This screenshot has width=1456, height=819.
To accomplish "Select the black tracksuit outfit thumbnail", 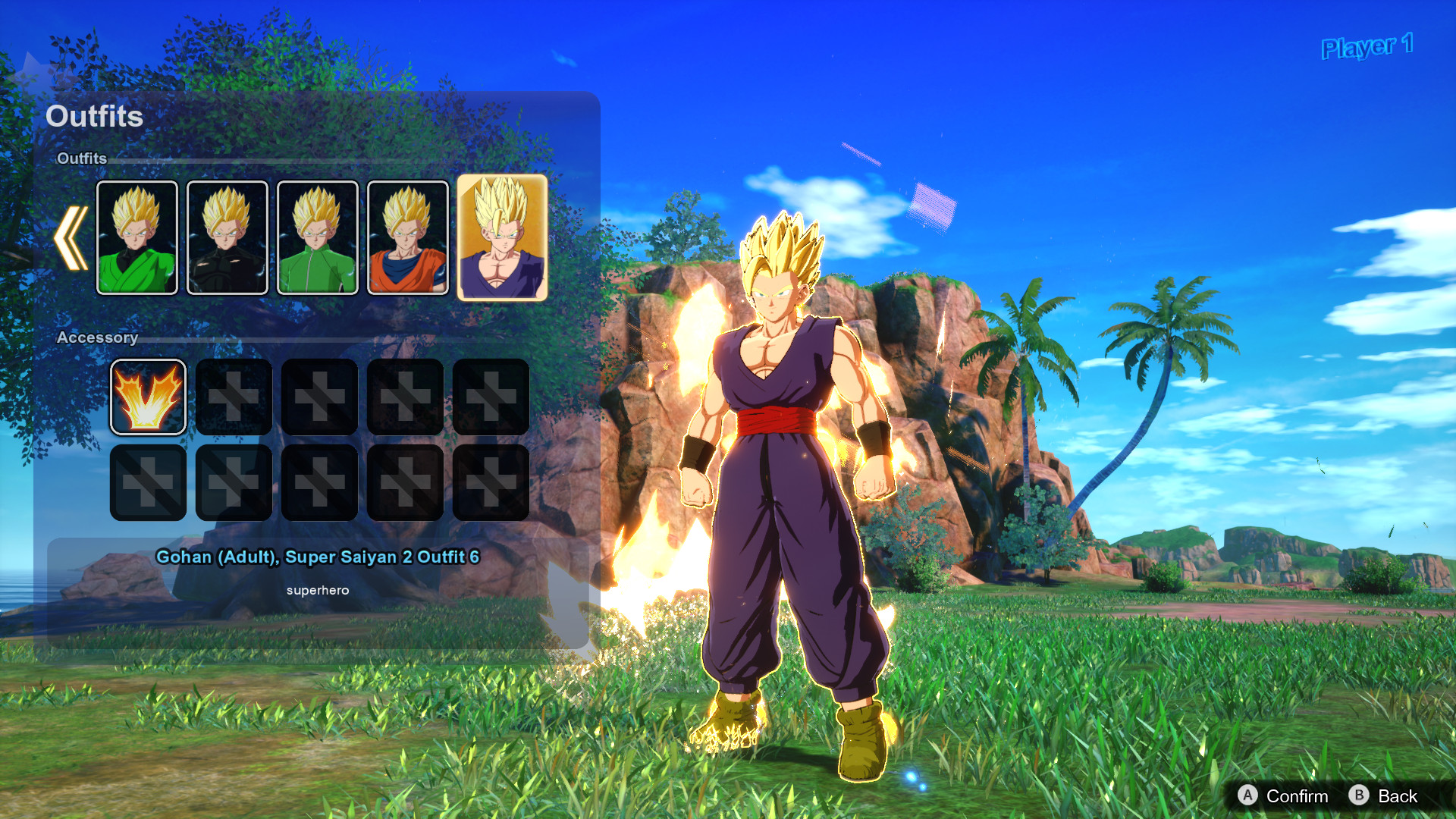I will [227, 237].
